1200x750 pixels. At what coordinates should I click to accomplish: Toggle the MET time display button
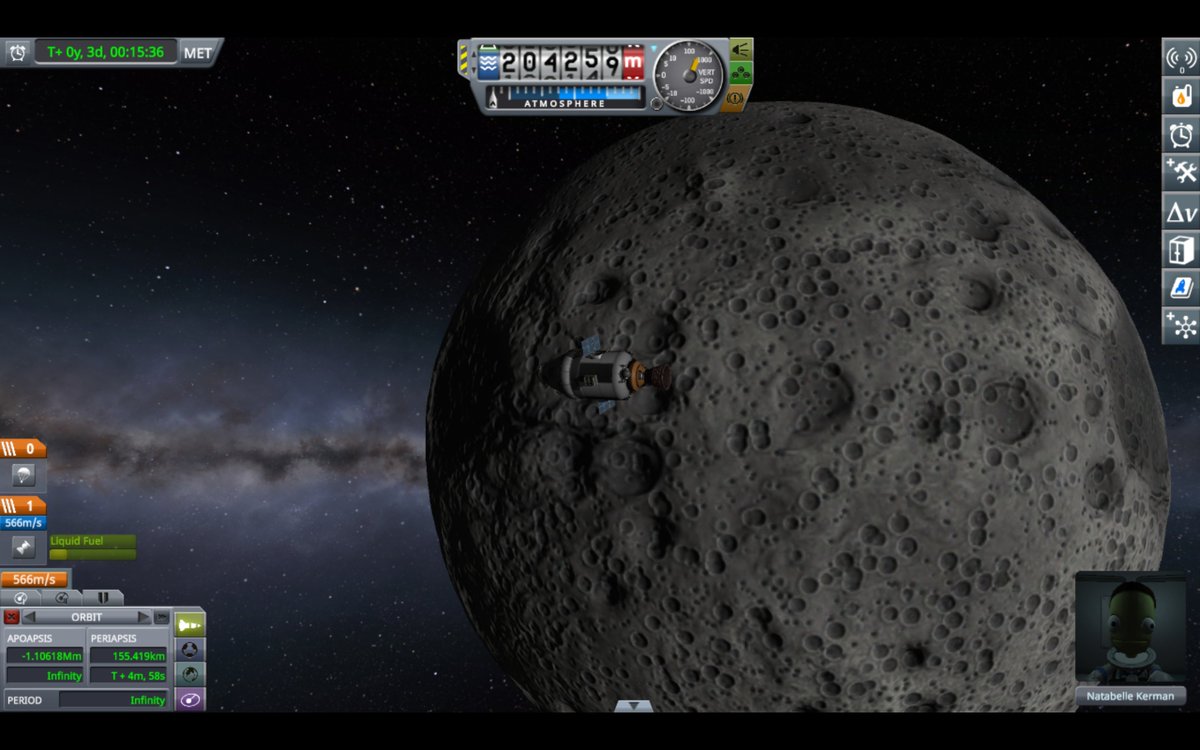pos(198,52)
